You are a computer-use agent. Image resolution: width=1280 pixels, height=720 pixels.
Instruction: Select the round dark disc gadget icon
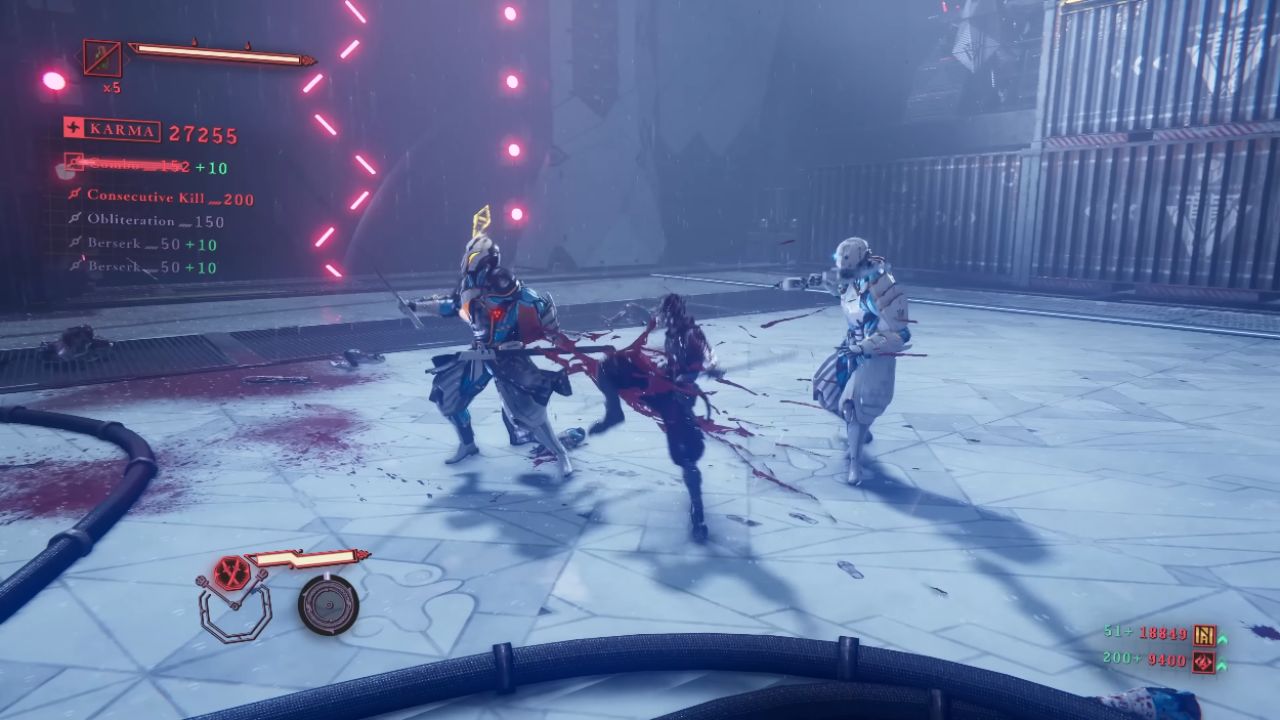pos(328,604)
